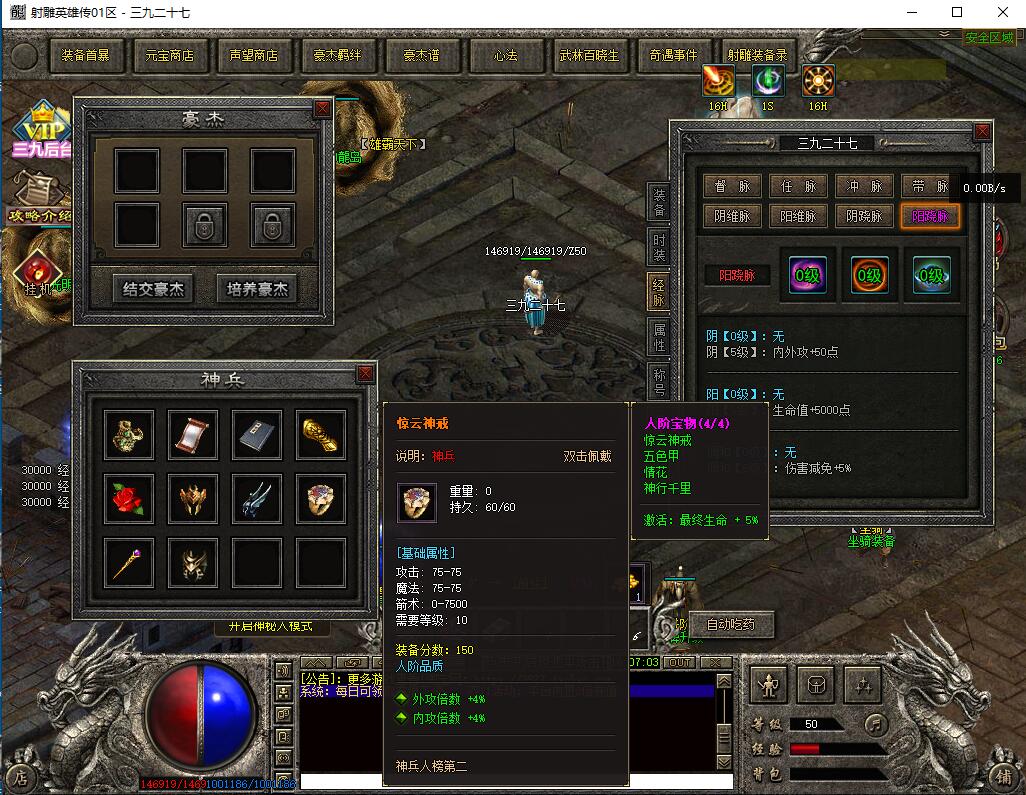1026x795 pixels.
Task: Close the 豪杰 panel
Action: [322, 108]
